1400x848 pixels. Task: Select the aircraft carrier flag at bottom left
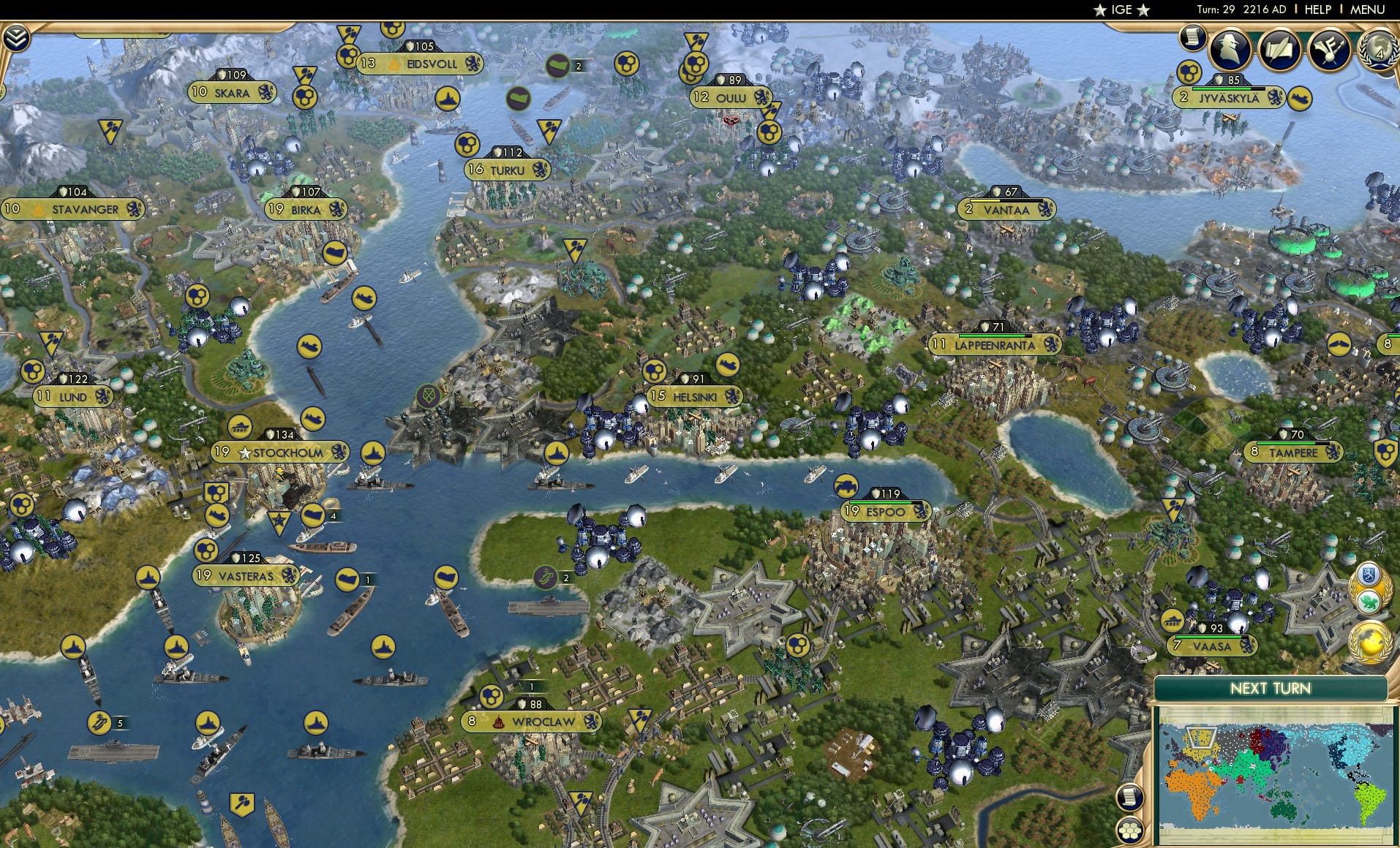(x=100, y=722)
